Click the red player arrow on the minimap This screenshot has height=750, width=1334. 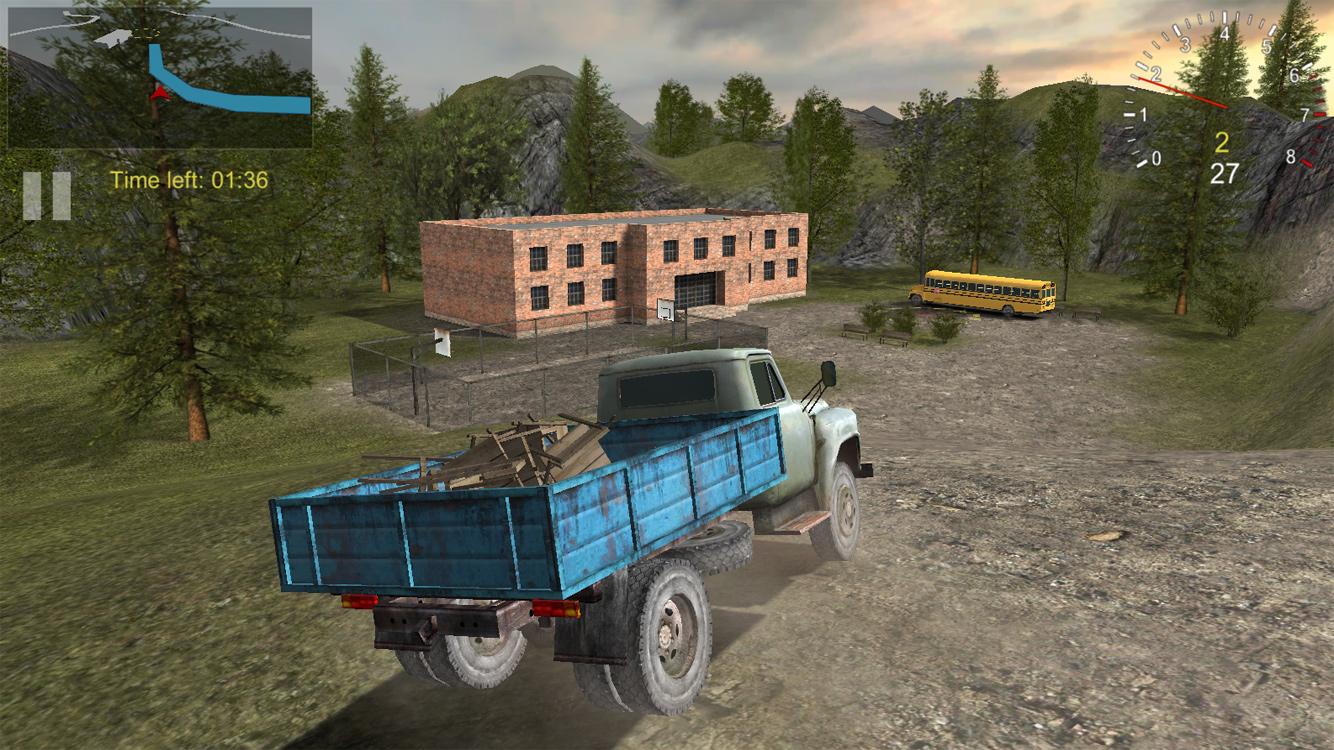click(x=158, y=92)
